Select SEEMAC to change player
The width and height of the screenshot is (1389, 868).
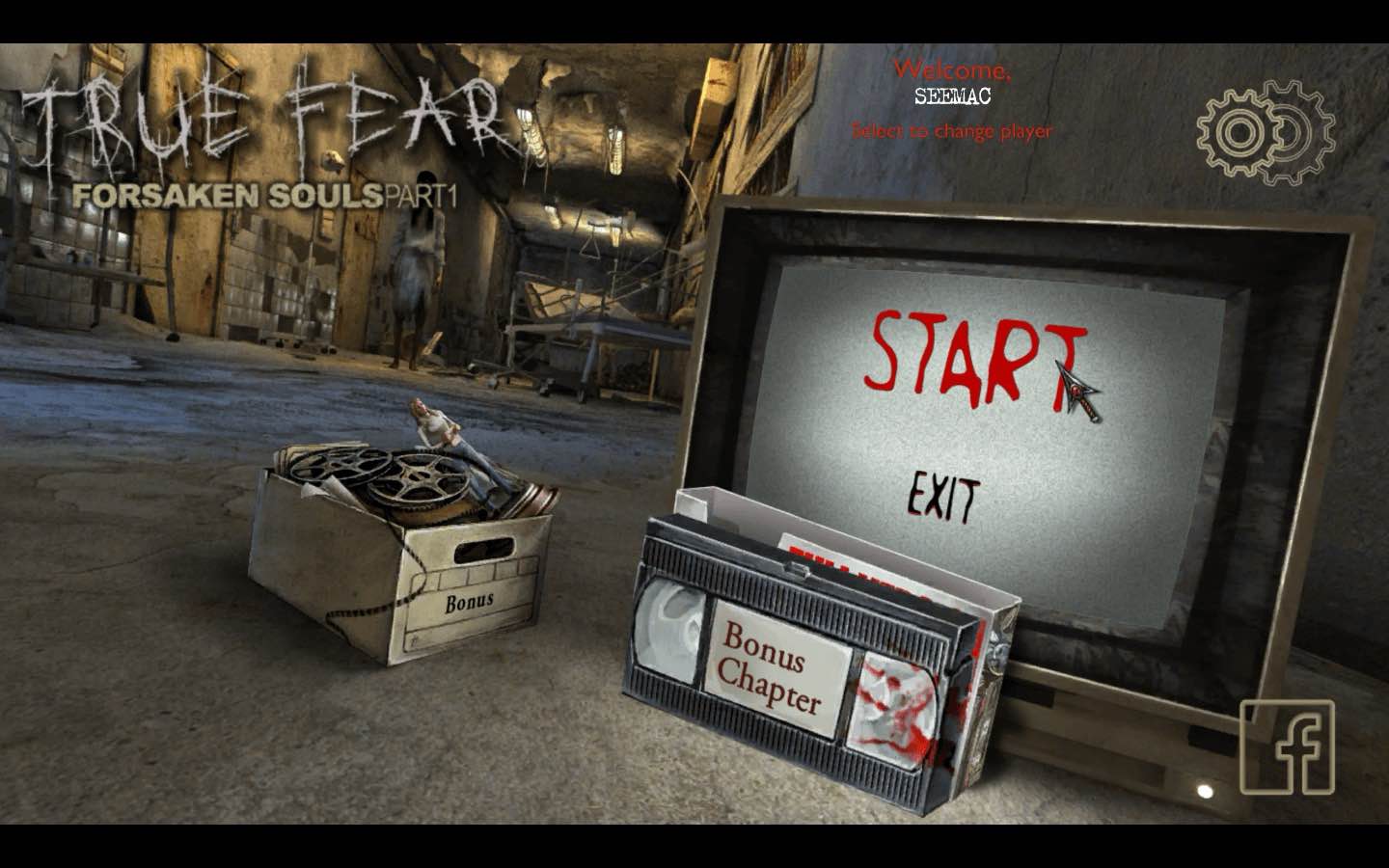click(x=950, y=96)
